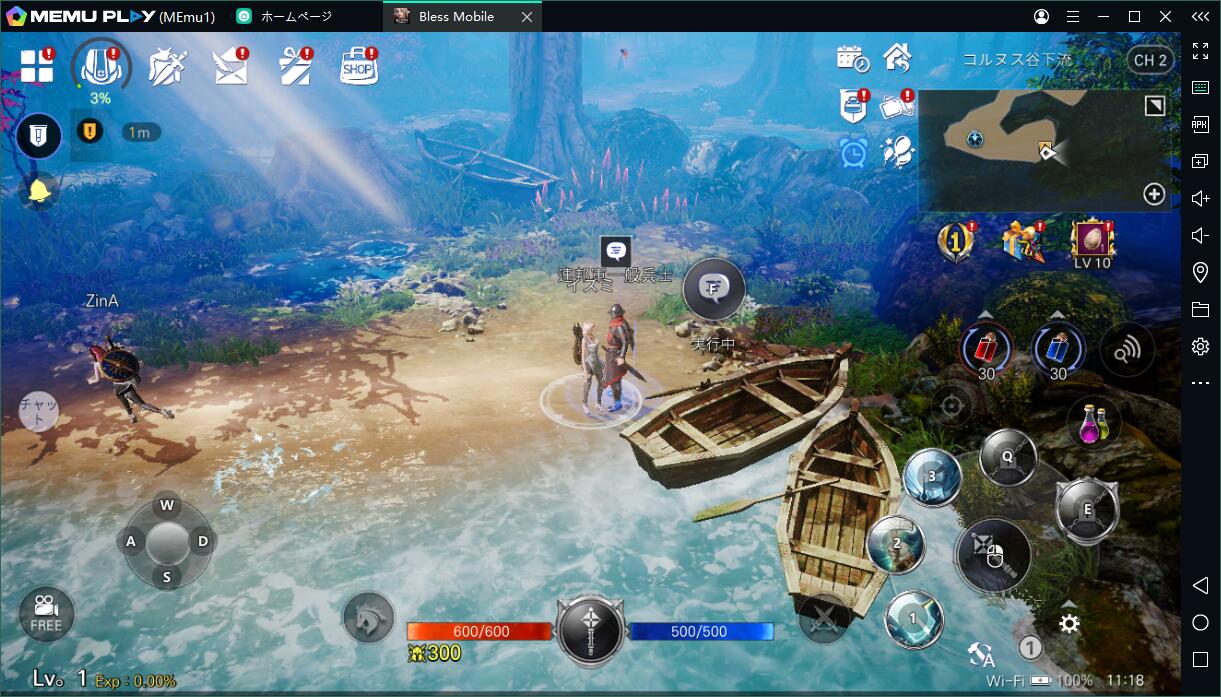
Task: Activate skill slot 3
Action: click(932, 477)
